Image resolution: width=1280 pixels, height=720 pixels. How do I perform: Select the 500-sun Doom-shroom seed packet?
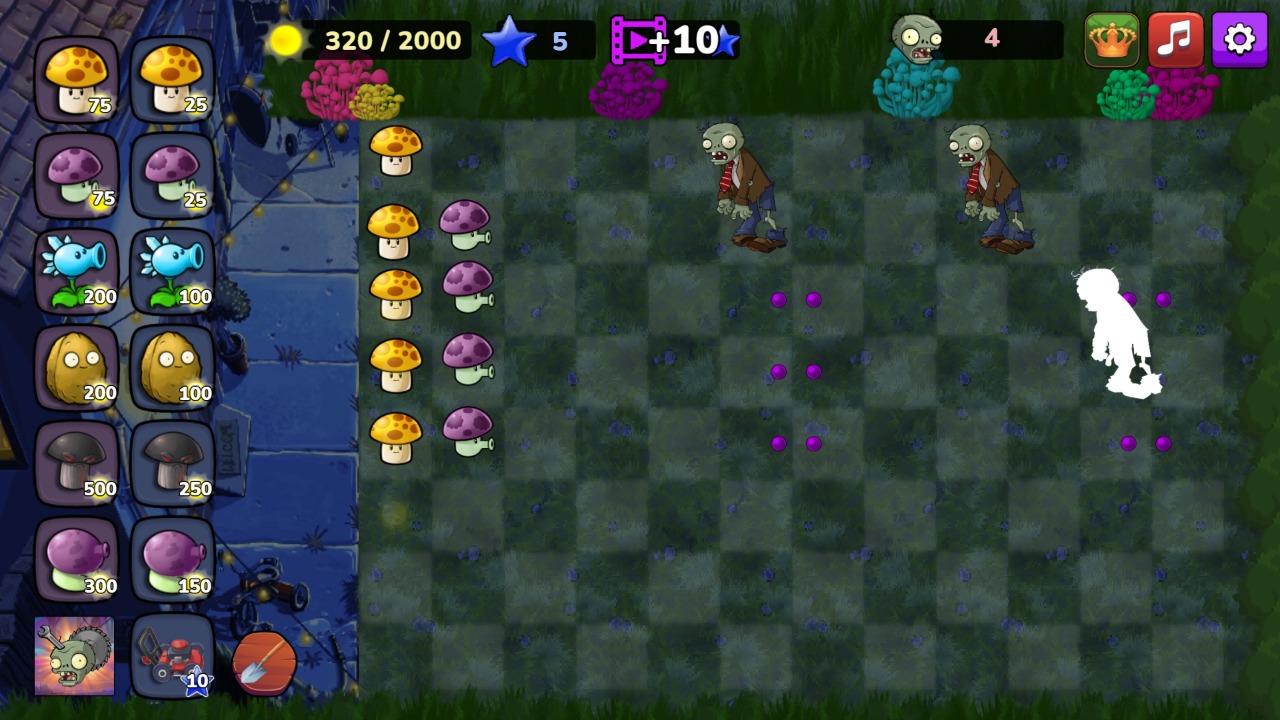coord(78,464)
